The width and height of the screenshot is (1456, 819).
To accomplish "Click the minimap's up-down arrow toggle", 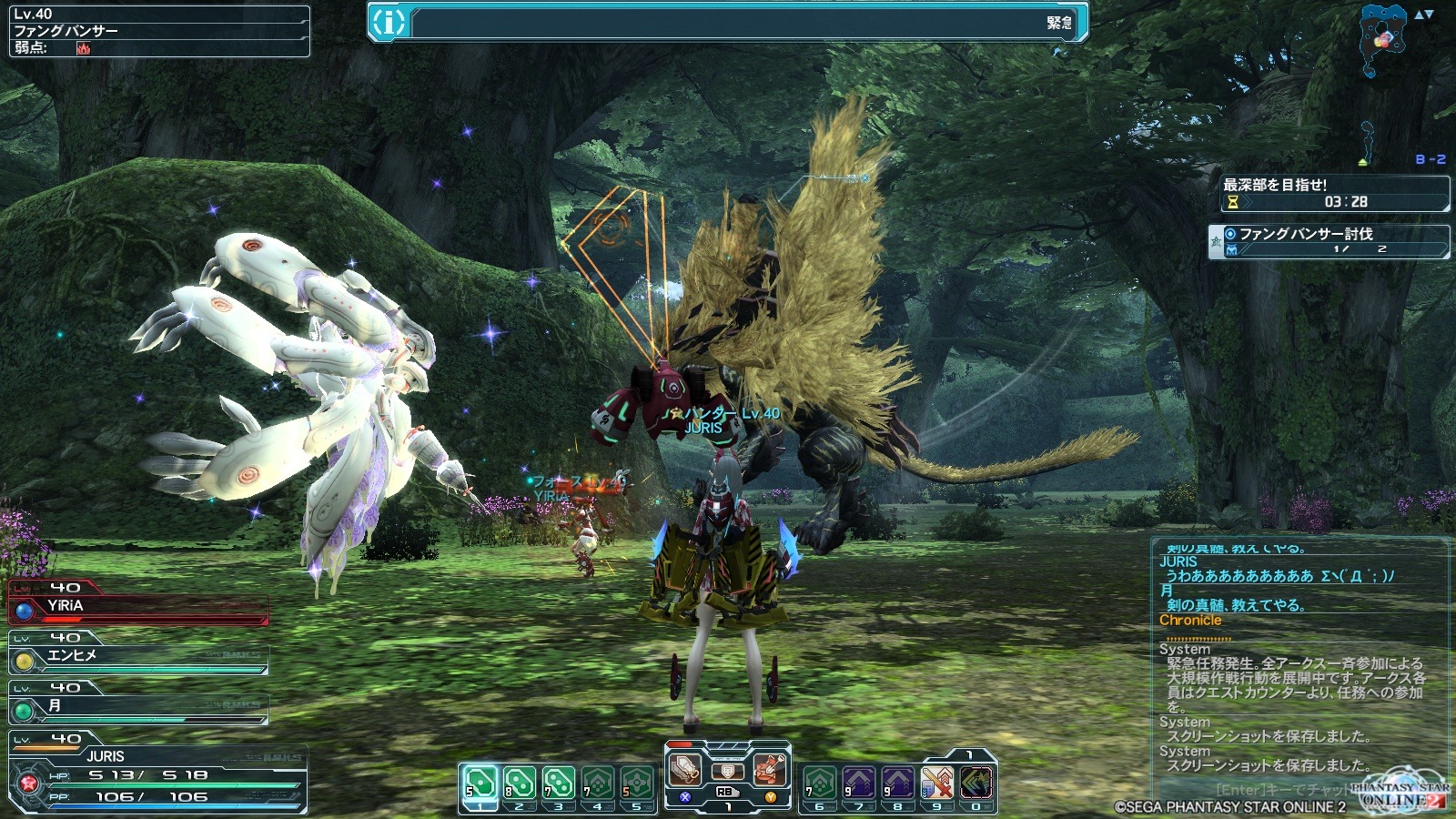I will 1424,15.
